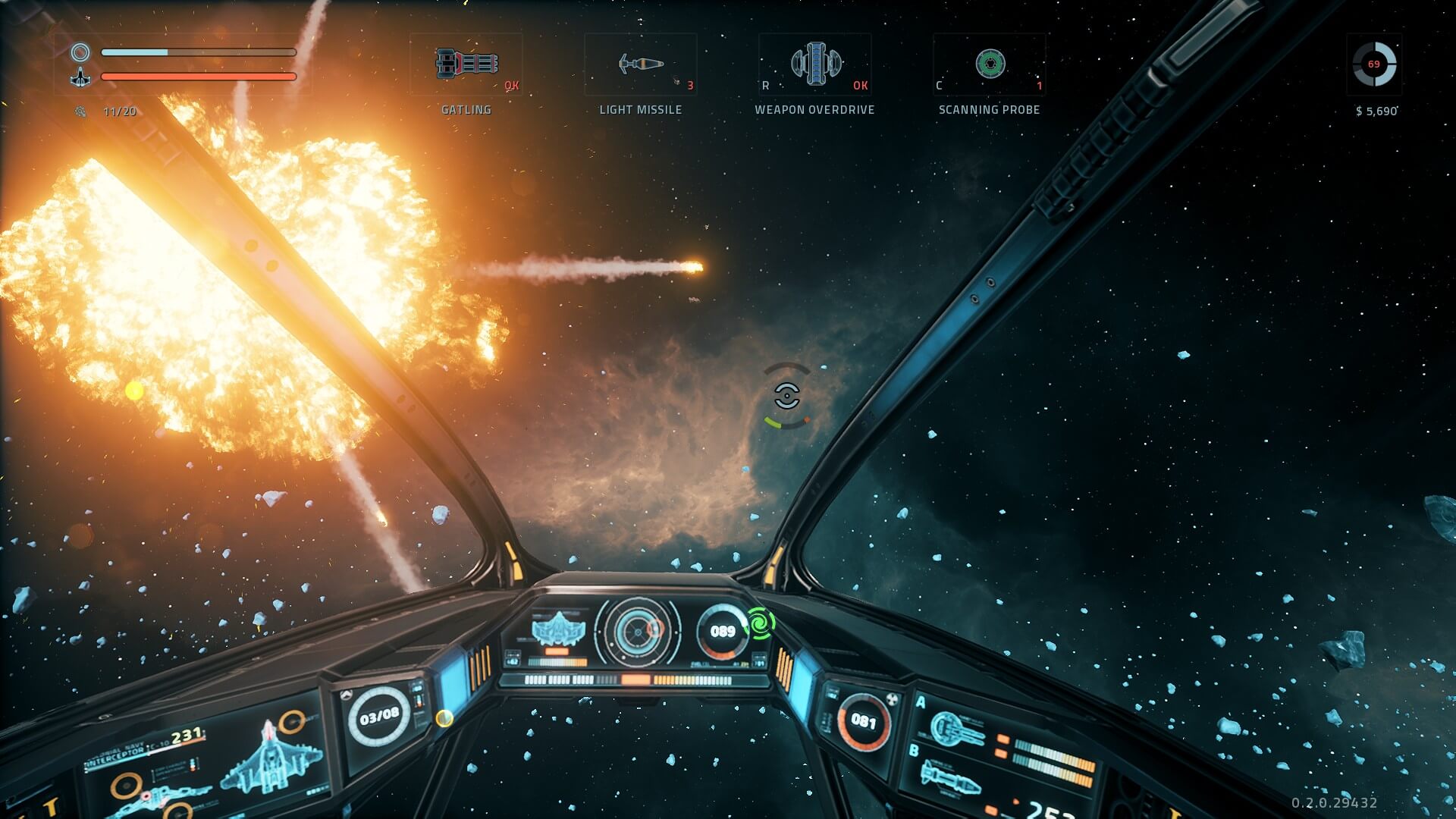The width and height of the screenshot is (1456, 819).
Task: Select the Light Missile icon
Action: pyautogui.click(x=641, y=65)
